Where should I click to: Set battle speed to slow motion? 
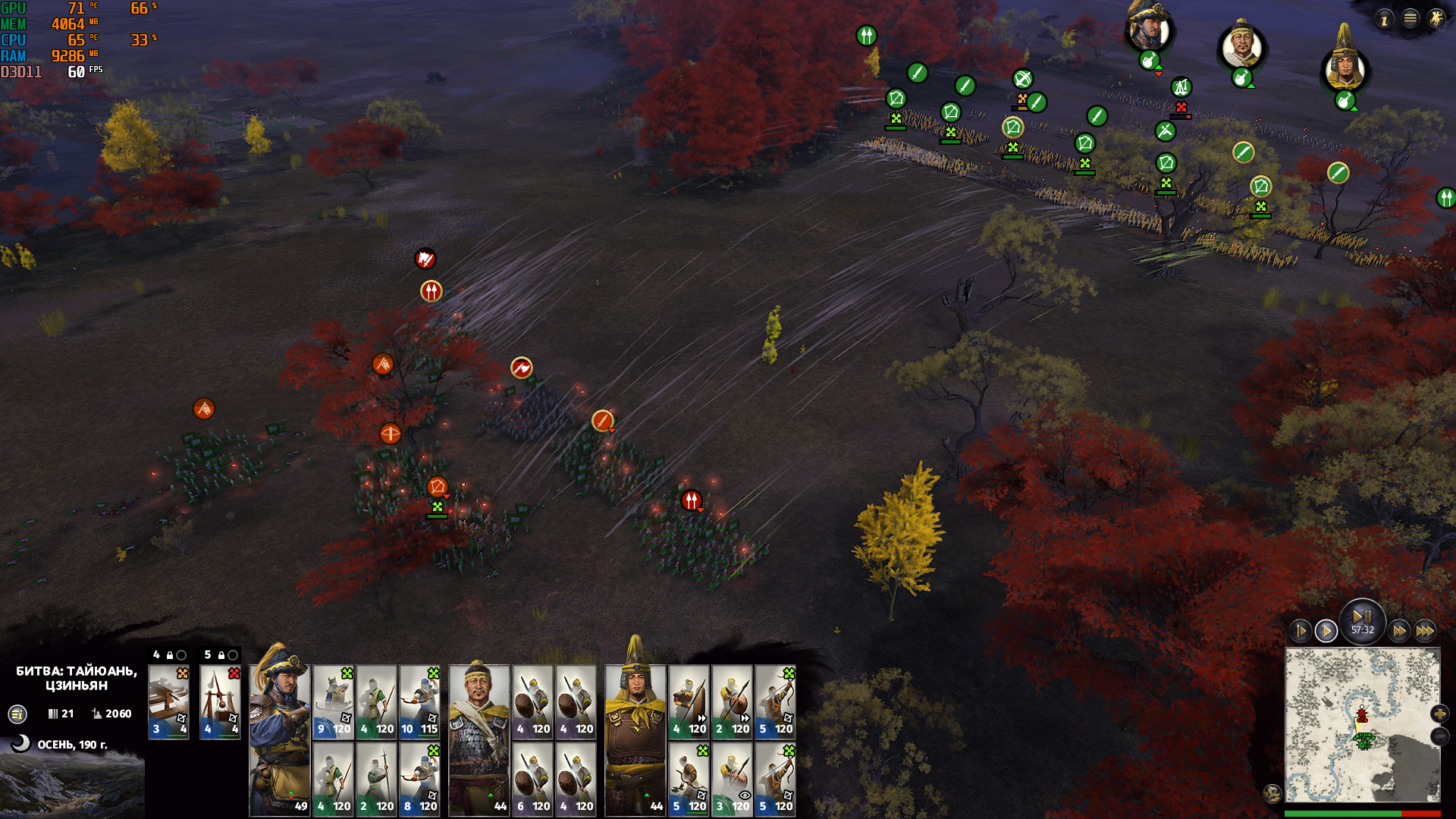click(x=1301, y=631)
